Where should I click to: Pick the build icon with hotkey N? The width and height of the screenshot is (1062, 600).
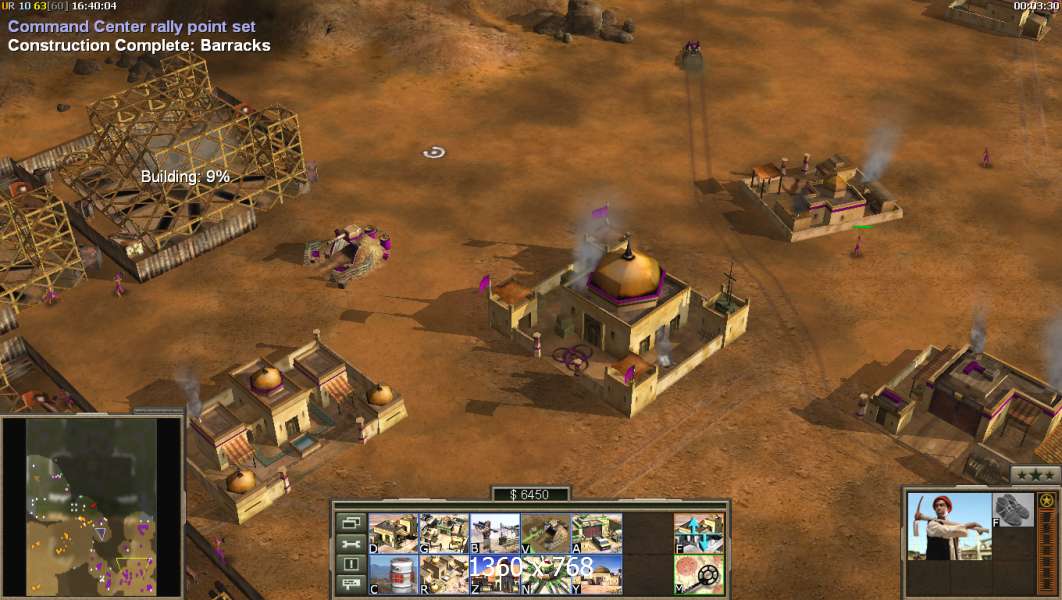(546, 574)
